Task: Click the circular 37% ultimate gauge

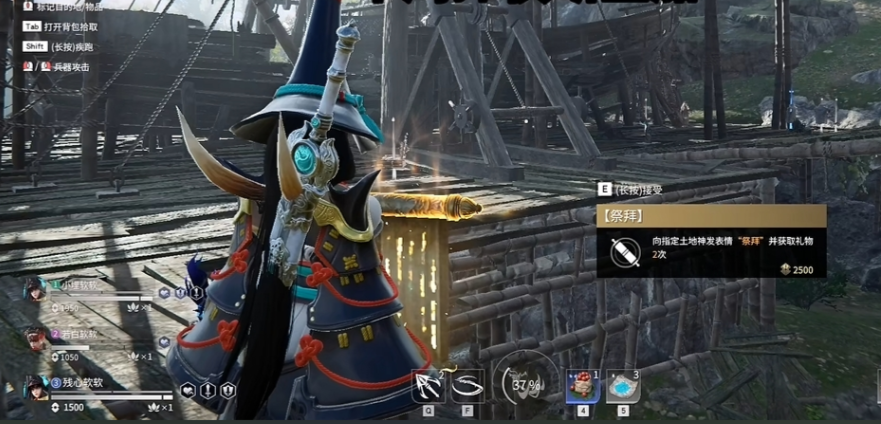Action: click(x=527, y=383)
